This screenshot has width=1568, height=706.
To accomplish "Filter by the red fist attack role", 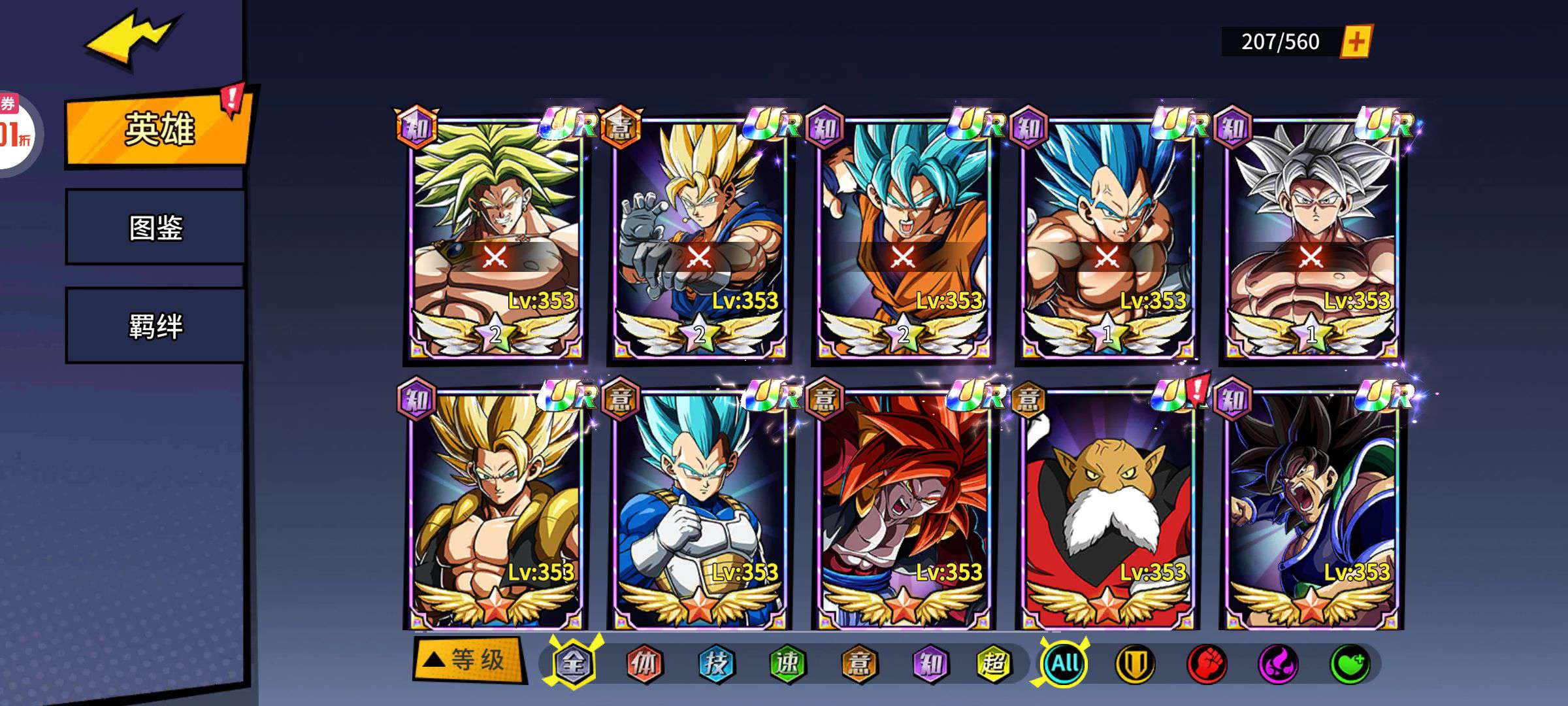I will coord(1207,664).
